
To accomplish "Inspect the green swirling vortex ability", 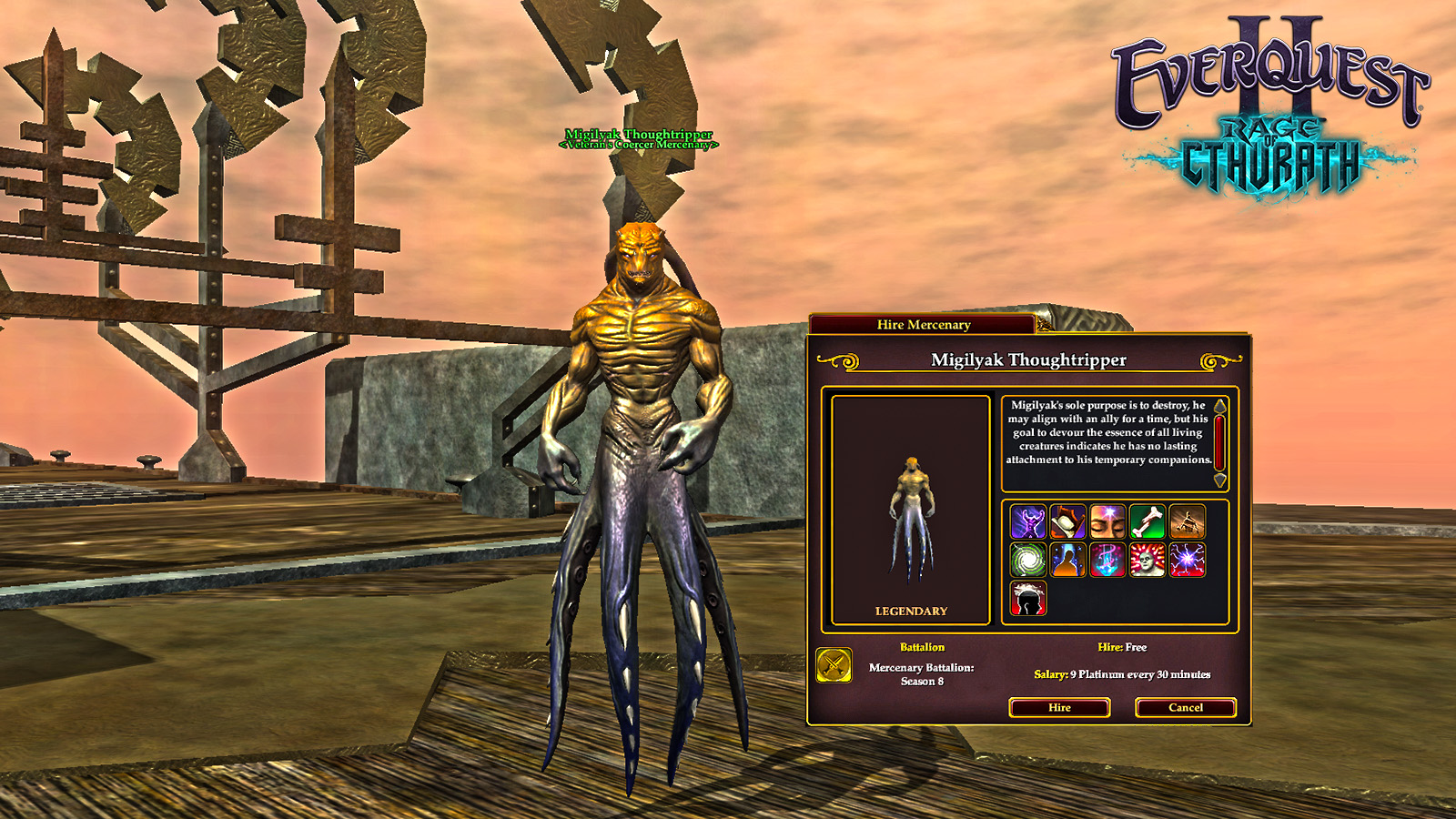I will 1028,561.
